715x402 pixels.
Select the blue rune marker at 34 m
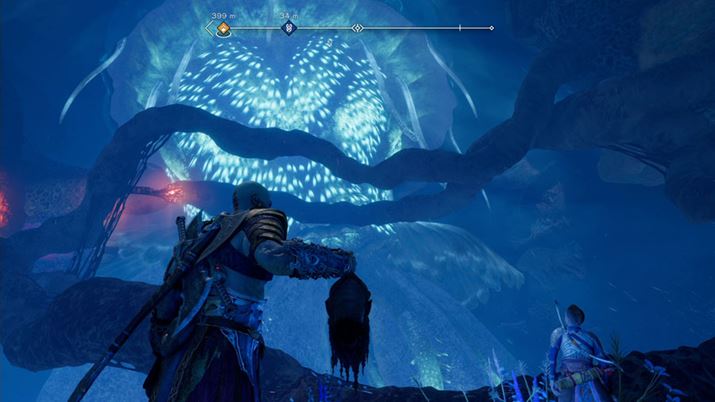[289, 28]
